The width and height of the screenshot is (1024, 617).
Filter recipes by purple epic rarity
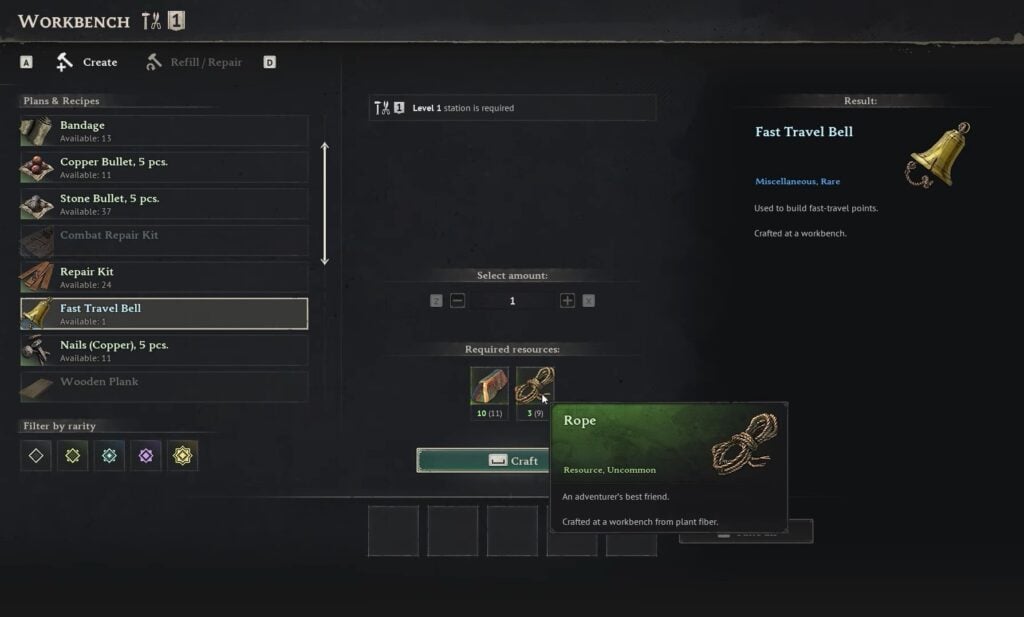click(146, 456)
